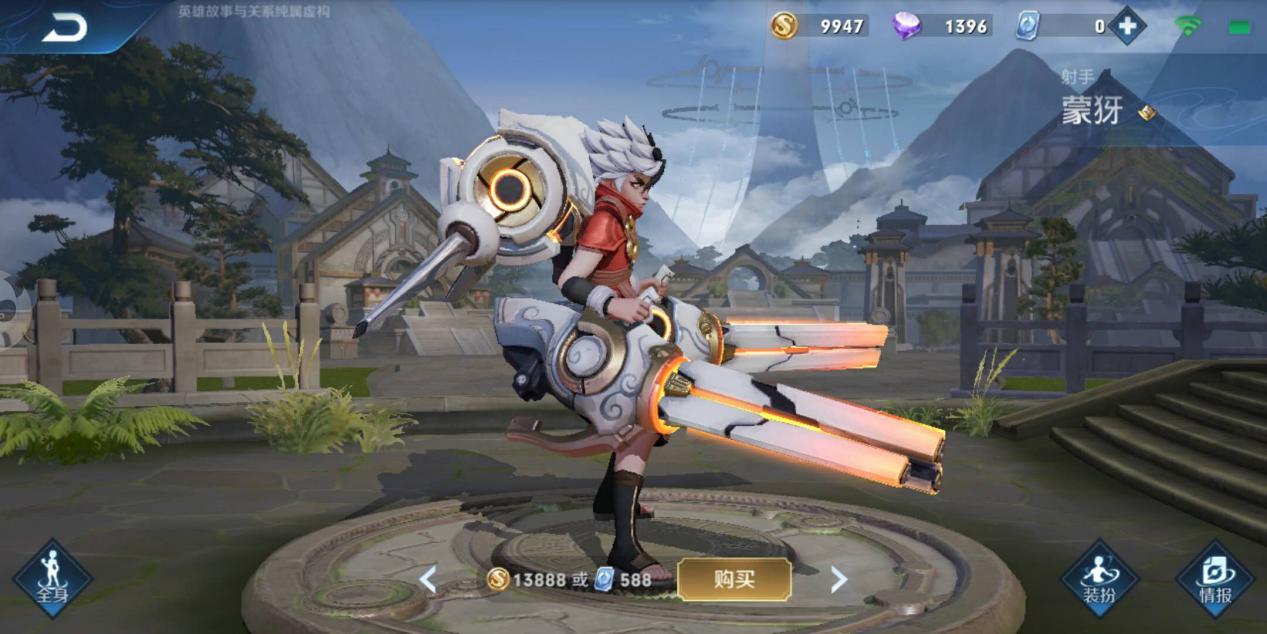Open the 装扮 skins menu
The width and height of the screenshot is (1267, 634).
[x=1099, y=578]
